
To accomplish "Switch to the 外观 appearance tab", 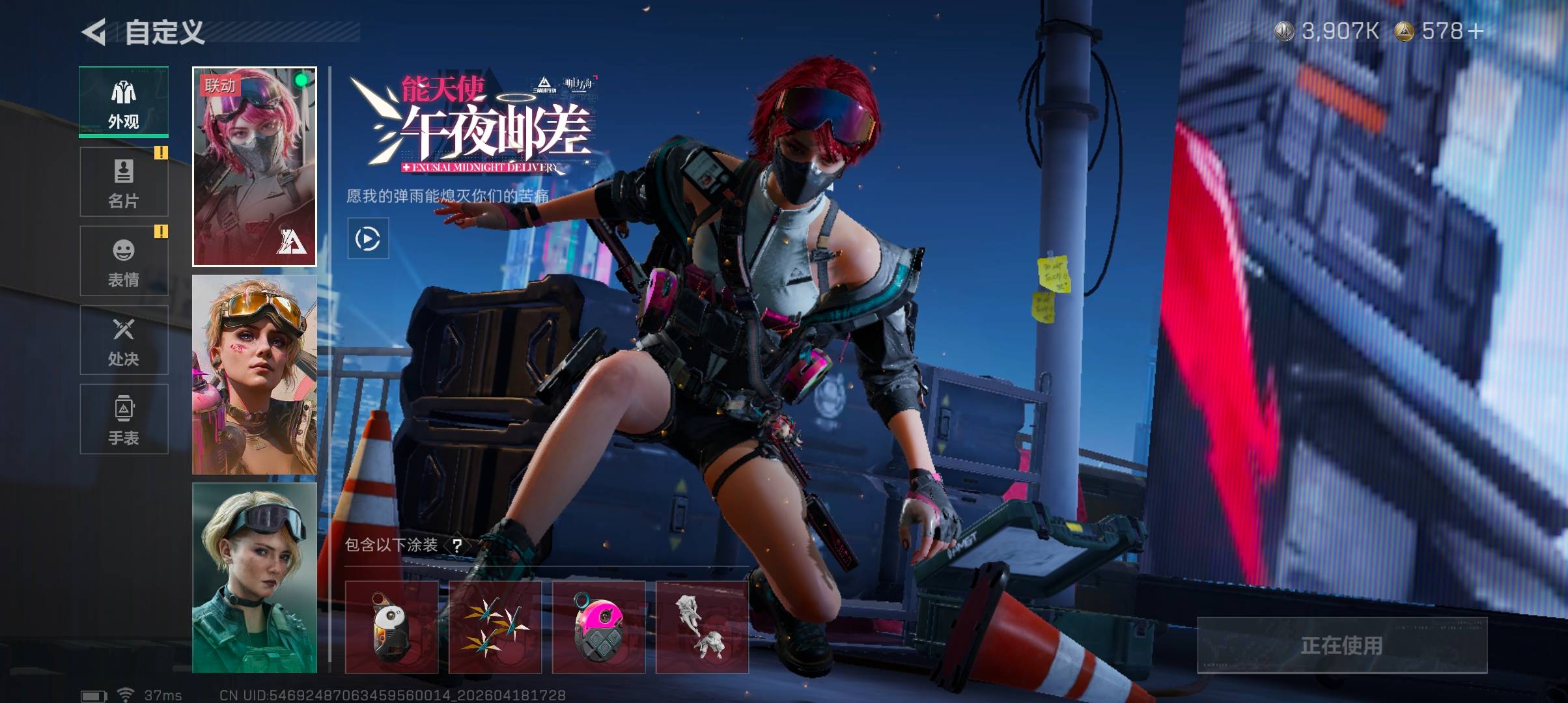I will tap(124, 102).
